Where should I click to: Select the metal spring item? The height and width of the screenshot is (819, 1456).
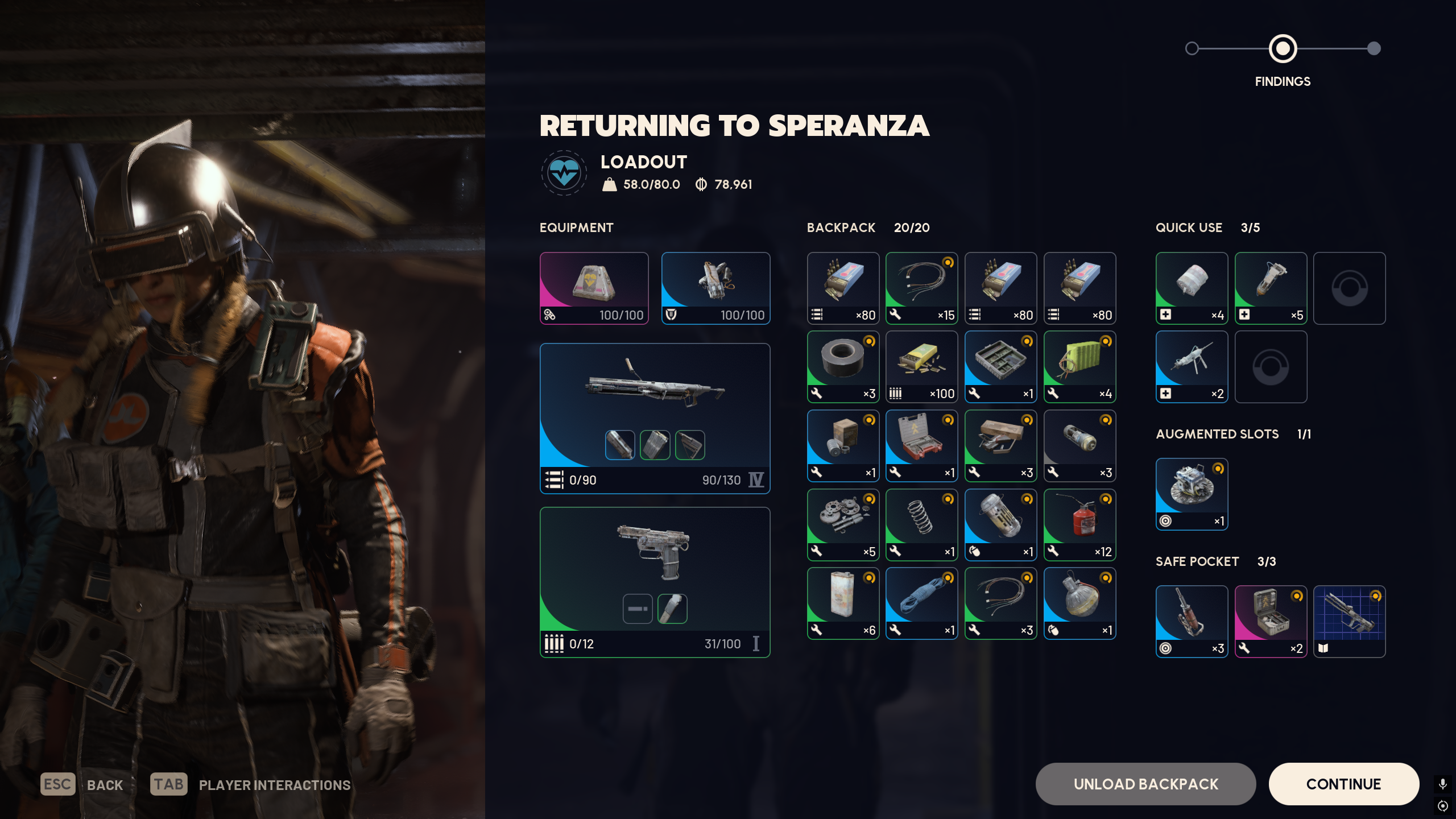pyautogui.click(x=921, y=524)
